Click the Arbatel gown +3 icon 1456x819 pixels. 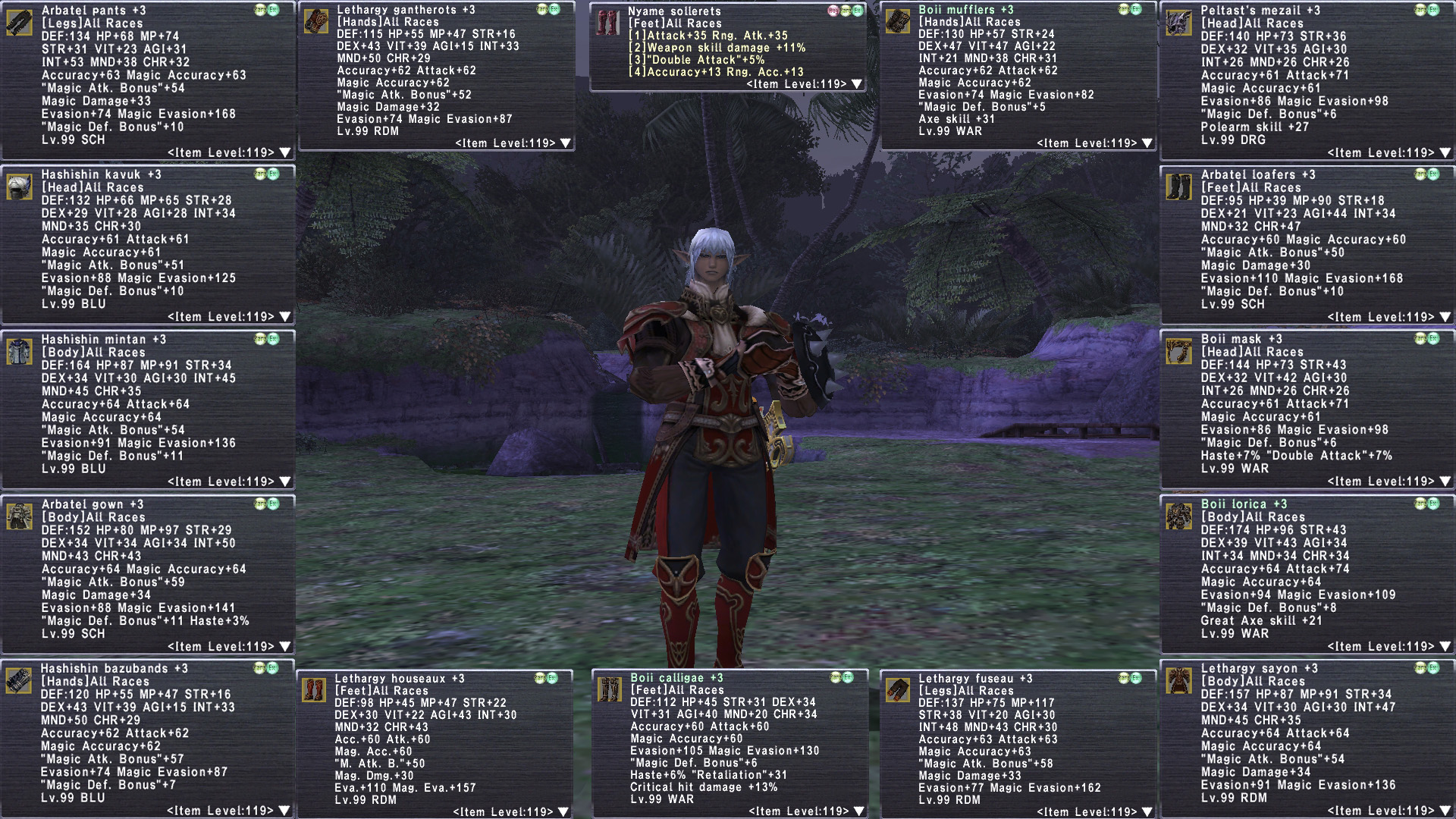19,516
